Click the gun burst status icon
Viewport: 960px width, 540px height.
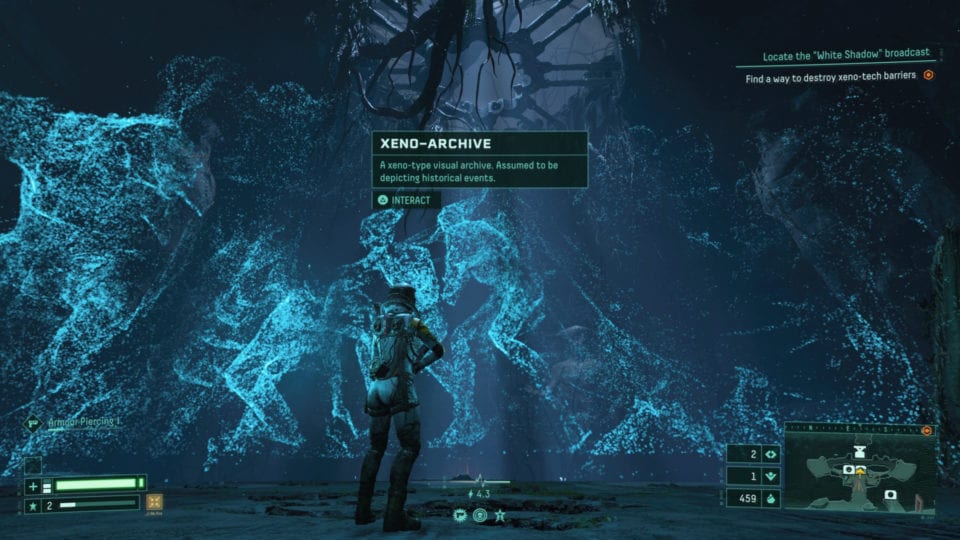(x=459, y=516)
